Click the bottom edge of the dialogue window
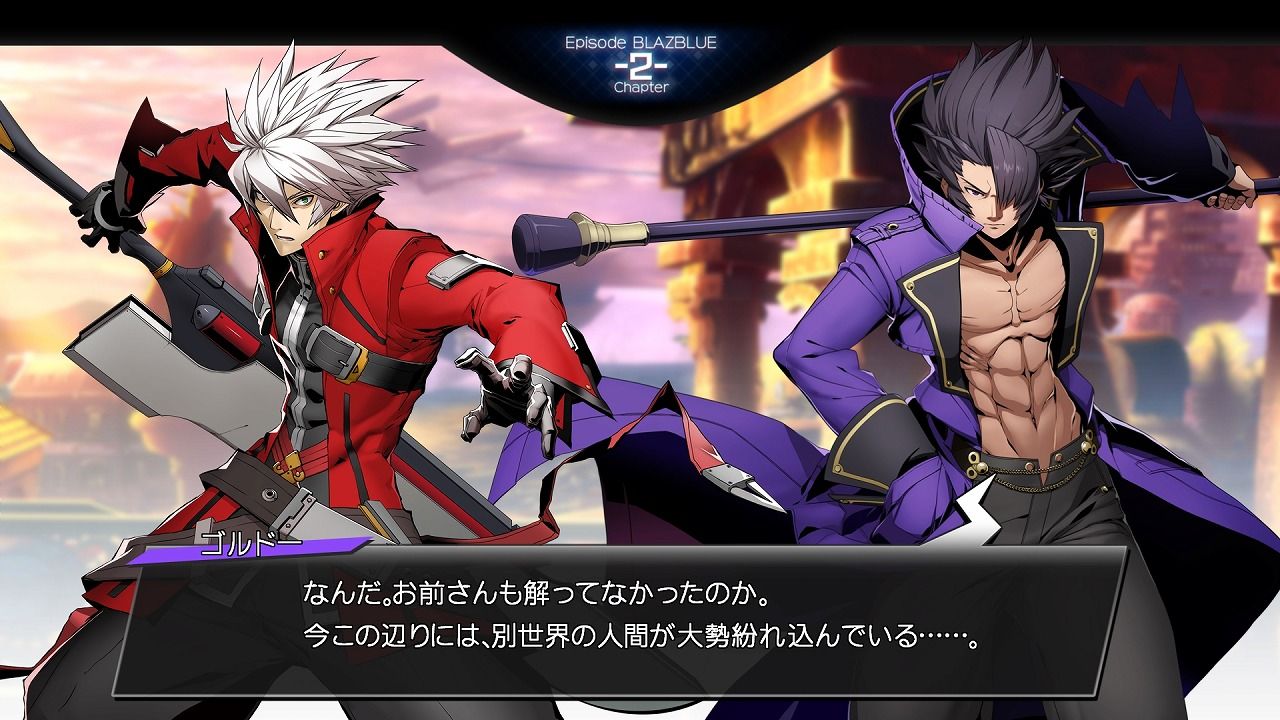 (x=640, y=695)
